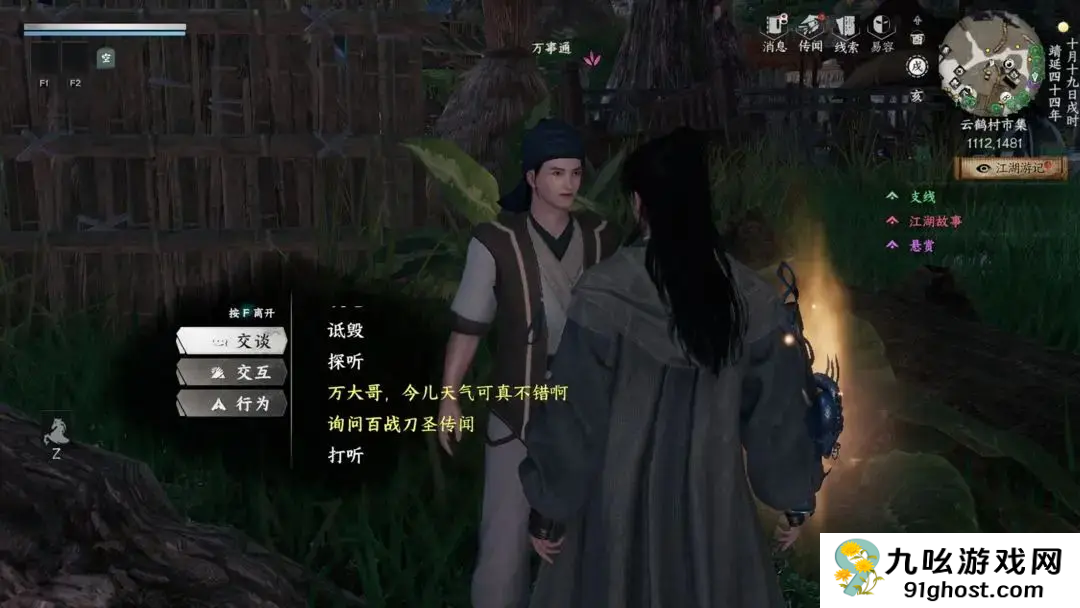Click the circular village minimap
The width and height of the screenshot is (1080, 608).
tap(990, 62)
